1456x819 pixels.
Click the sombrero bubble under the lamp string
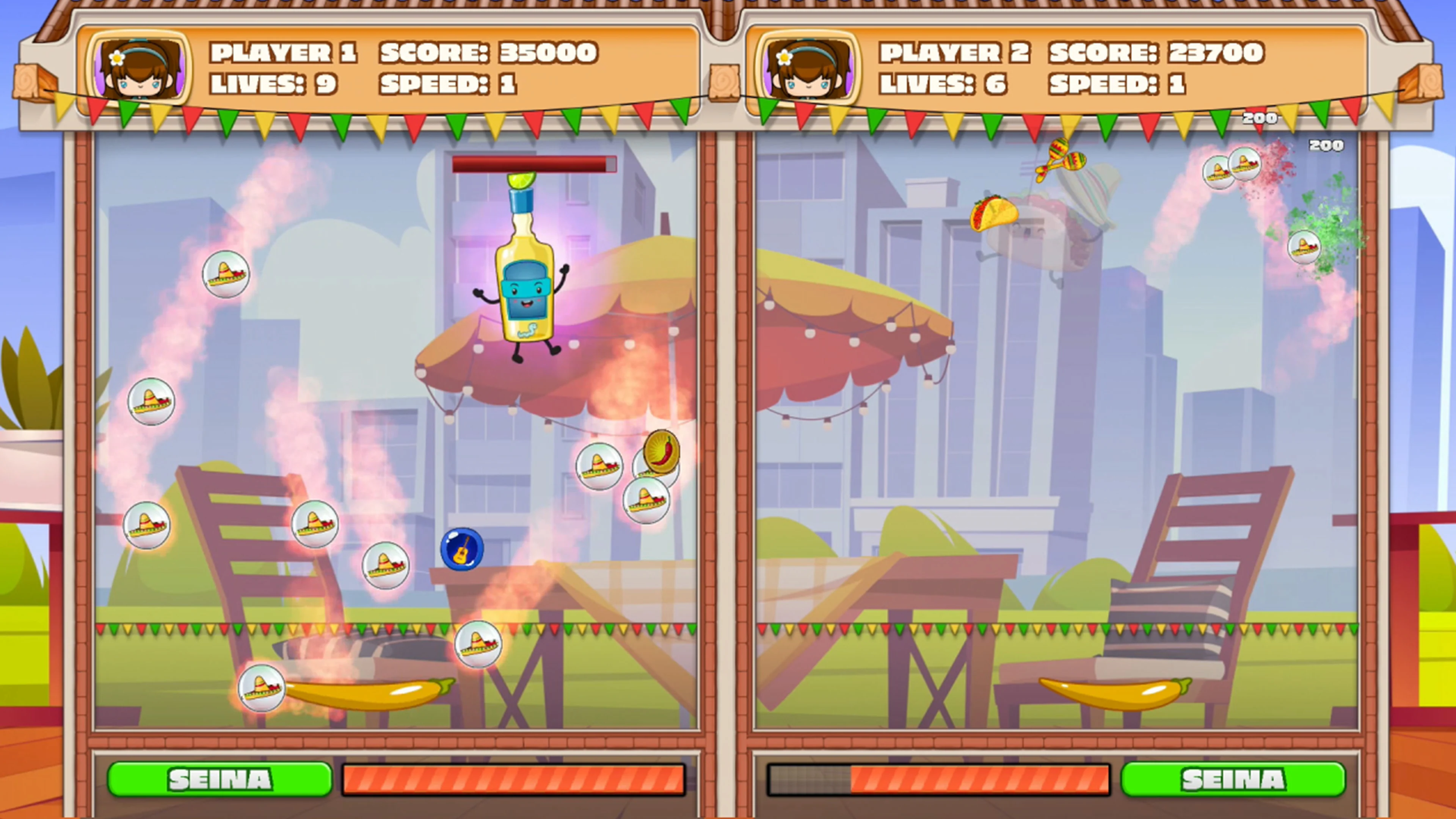(x=599, y=466)
